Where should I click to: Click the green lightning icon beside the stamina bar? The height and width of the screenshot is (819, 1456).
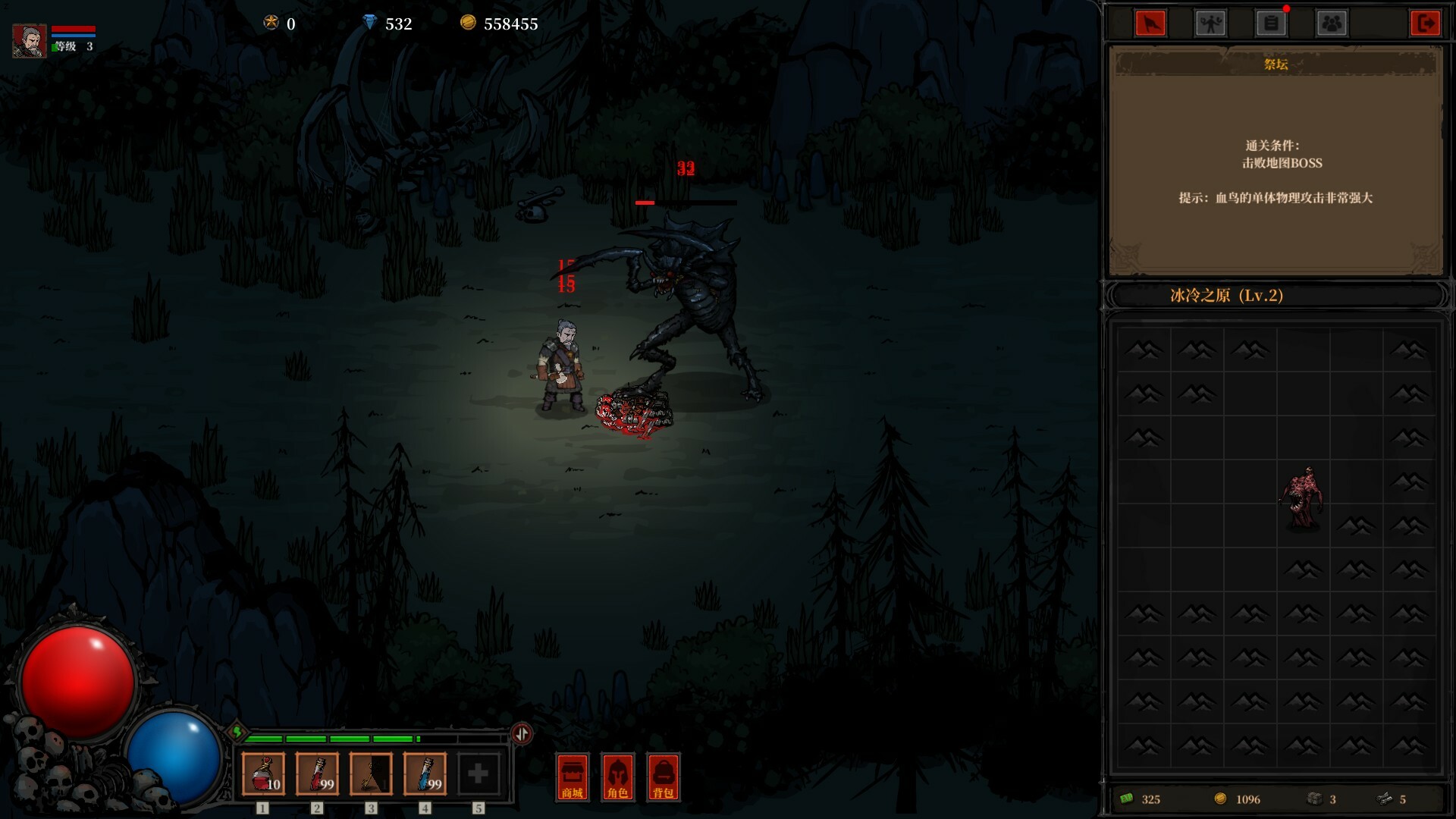(x=239, y=733)
